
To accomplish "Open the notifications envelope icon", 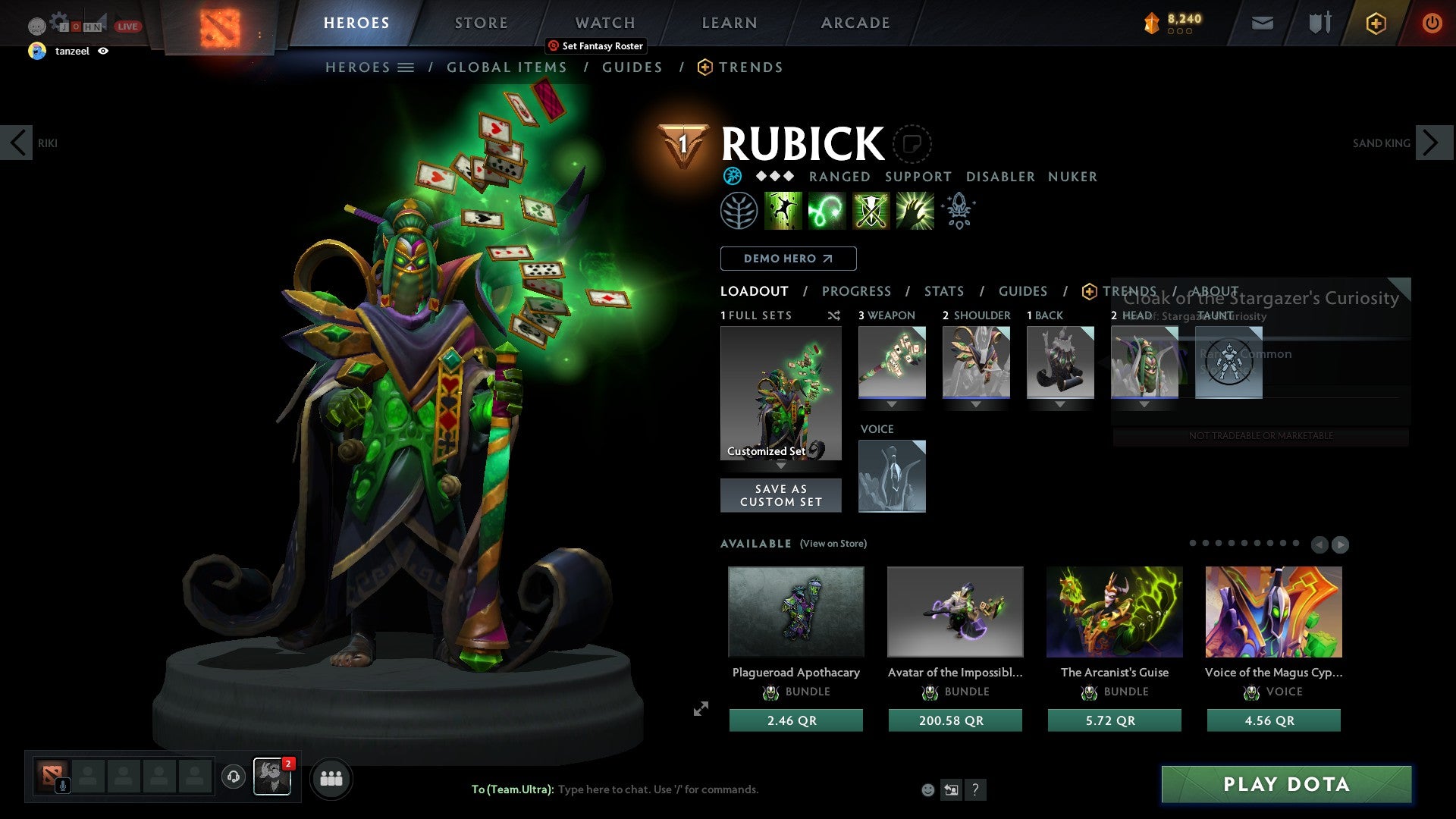I will tap(1262, 23).
